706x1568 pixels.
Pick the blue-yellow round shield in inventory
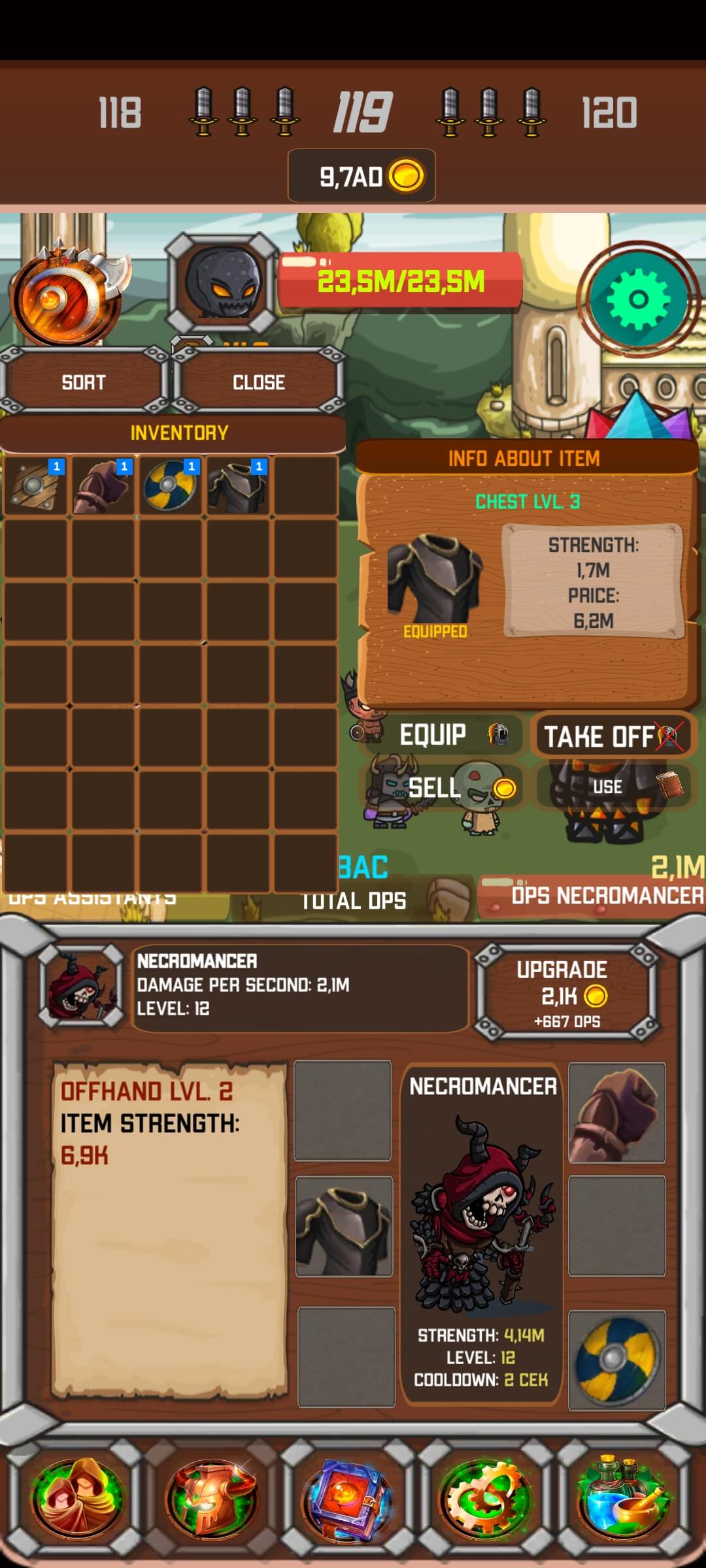pyautogui.click(x=171, y=486)
